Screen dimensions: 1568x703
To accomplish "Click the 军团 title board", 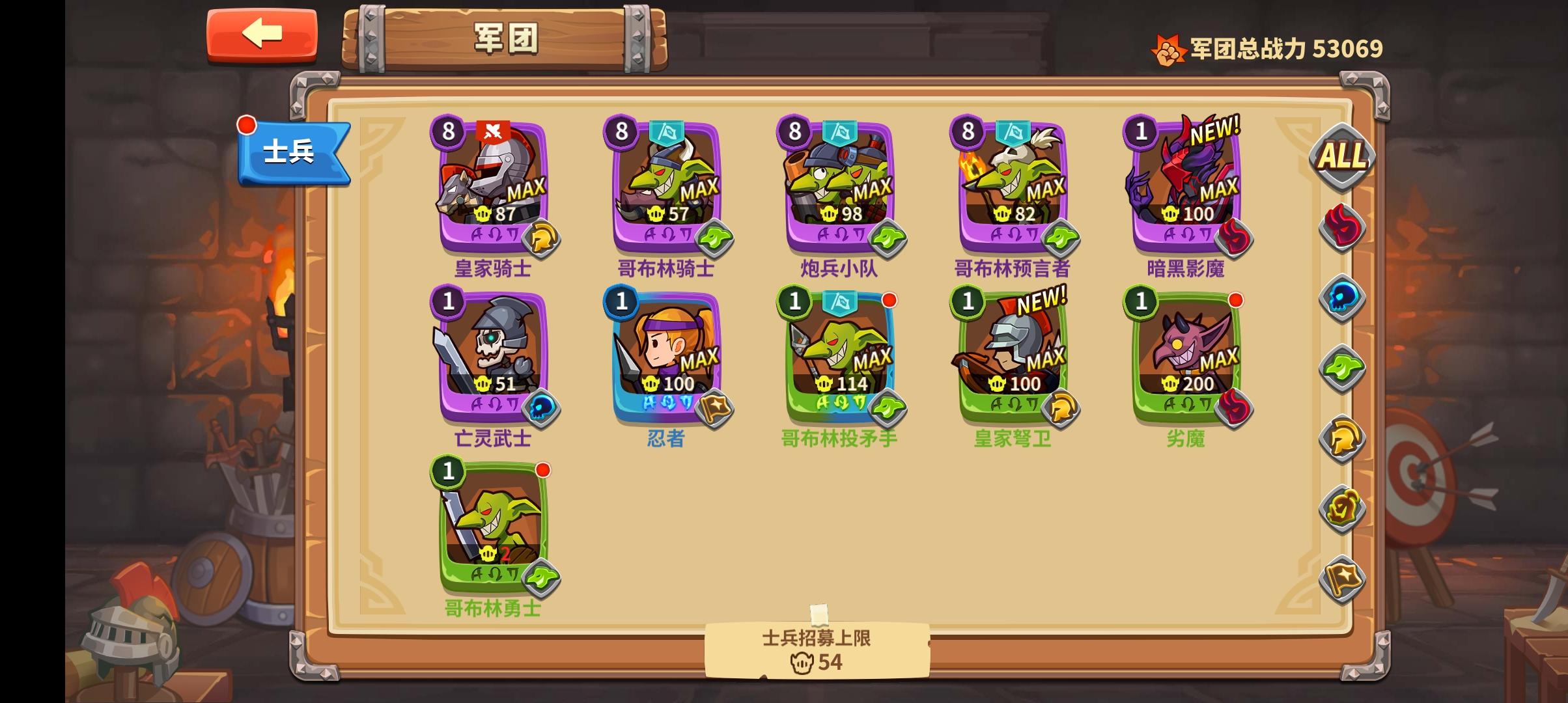I will point(505,38).
